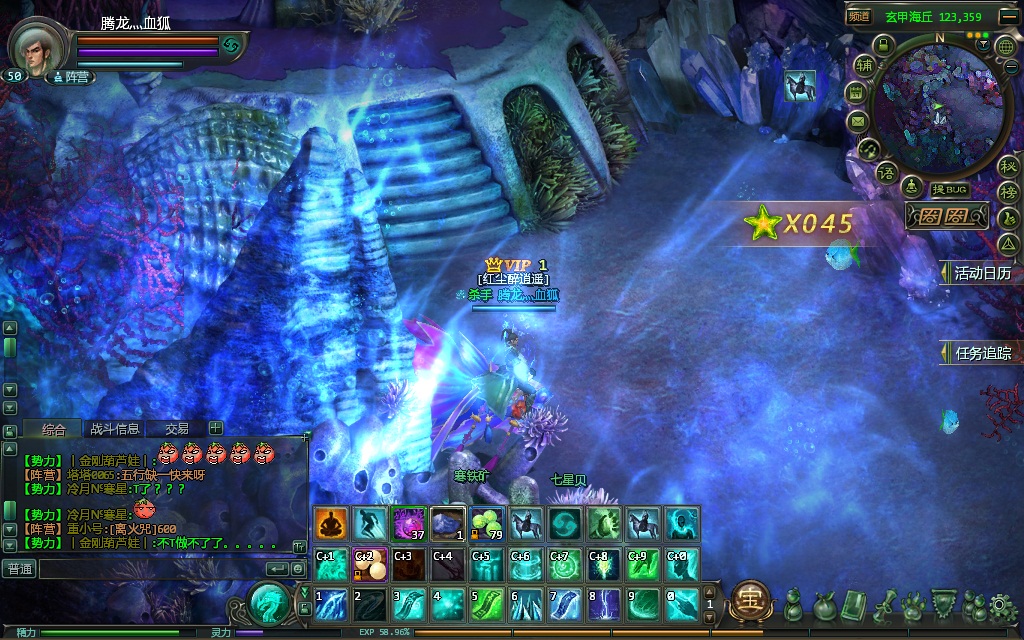The image size is (1024, 640).
Task: Expand the 任务追踪 quest tracker panel
Action: tap(978, 353)
